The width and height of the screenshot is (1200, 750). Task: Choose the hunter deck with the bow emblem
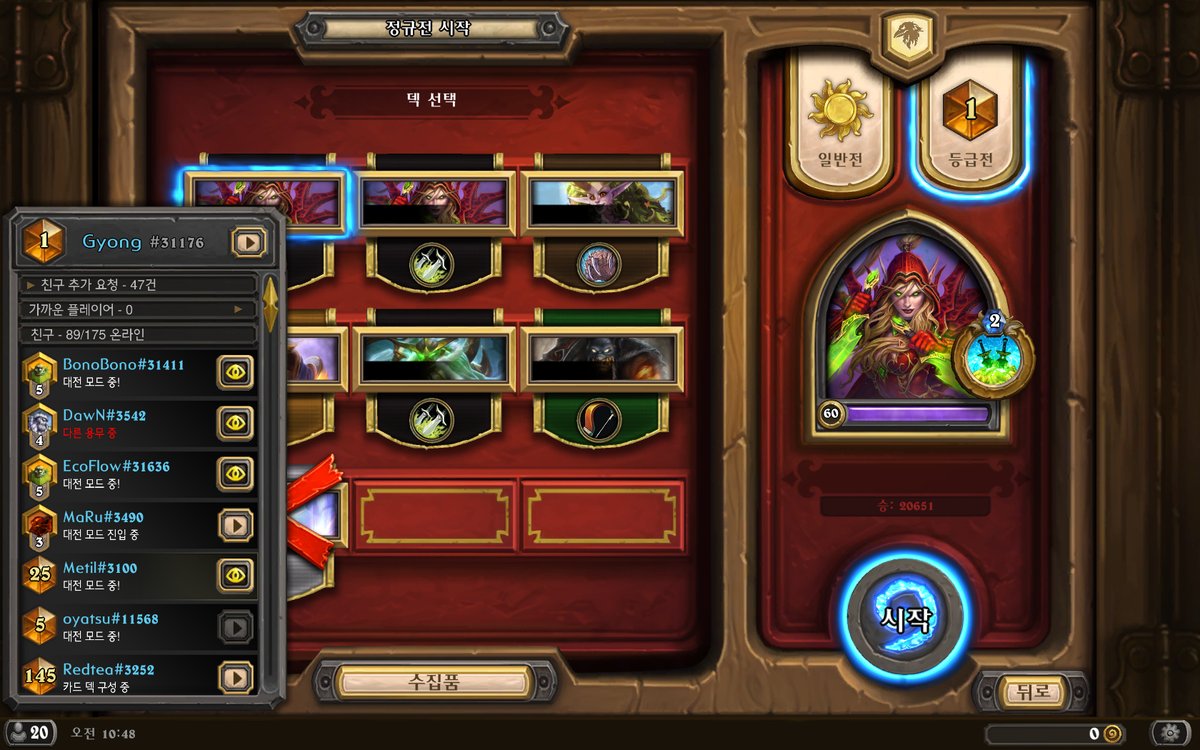click(602, 372)
